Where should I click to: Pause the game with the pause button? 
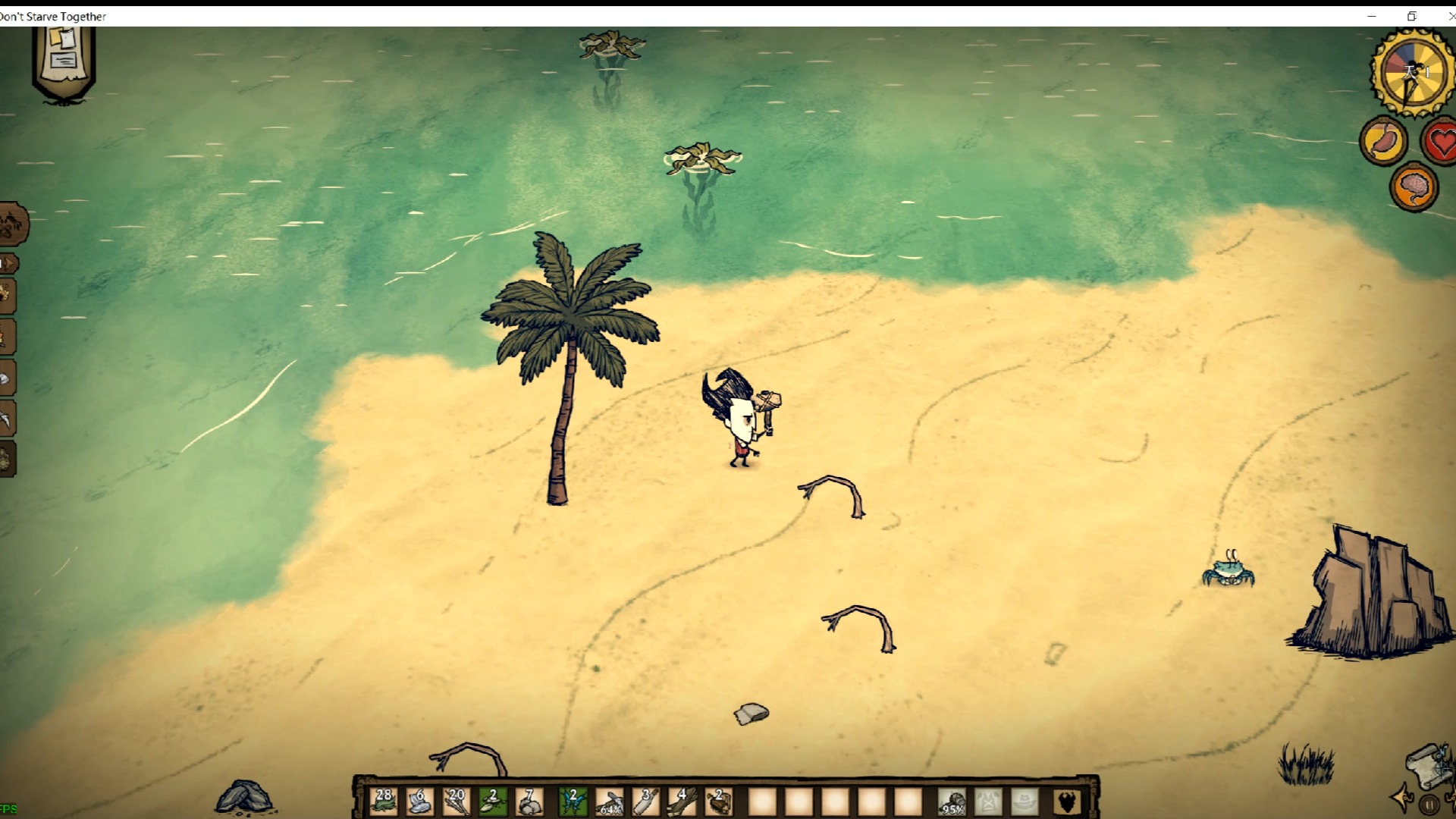(1429, 805)
